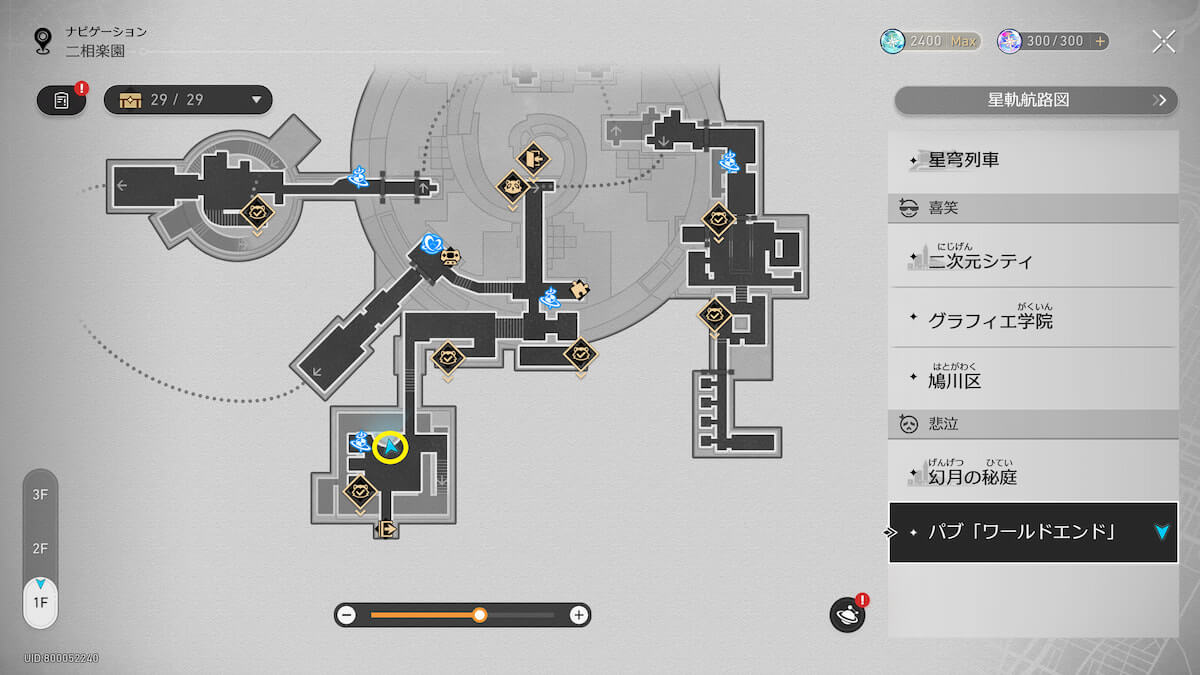Click the map zoom slider handle
Screen dimensions: 1200x675
(480, 615)
